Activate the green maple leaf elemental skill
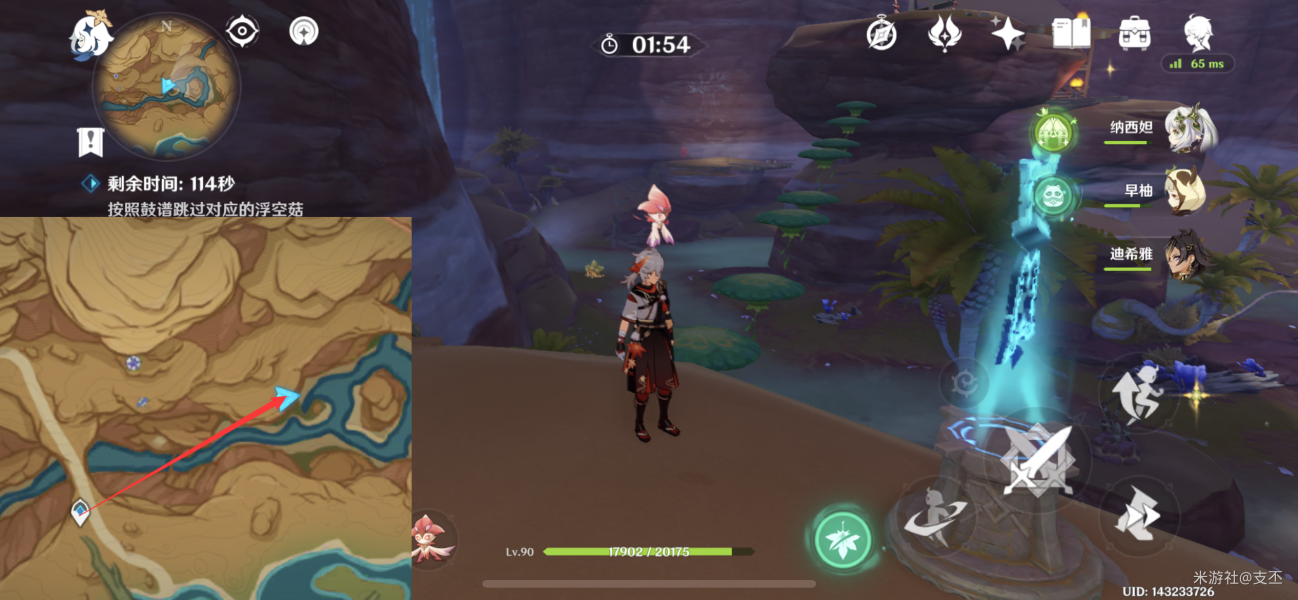This screenshot has width=1298, height=600. tap(843, 540)
